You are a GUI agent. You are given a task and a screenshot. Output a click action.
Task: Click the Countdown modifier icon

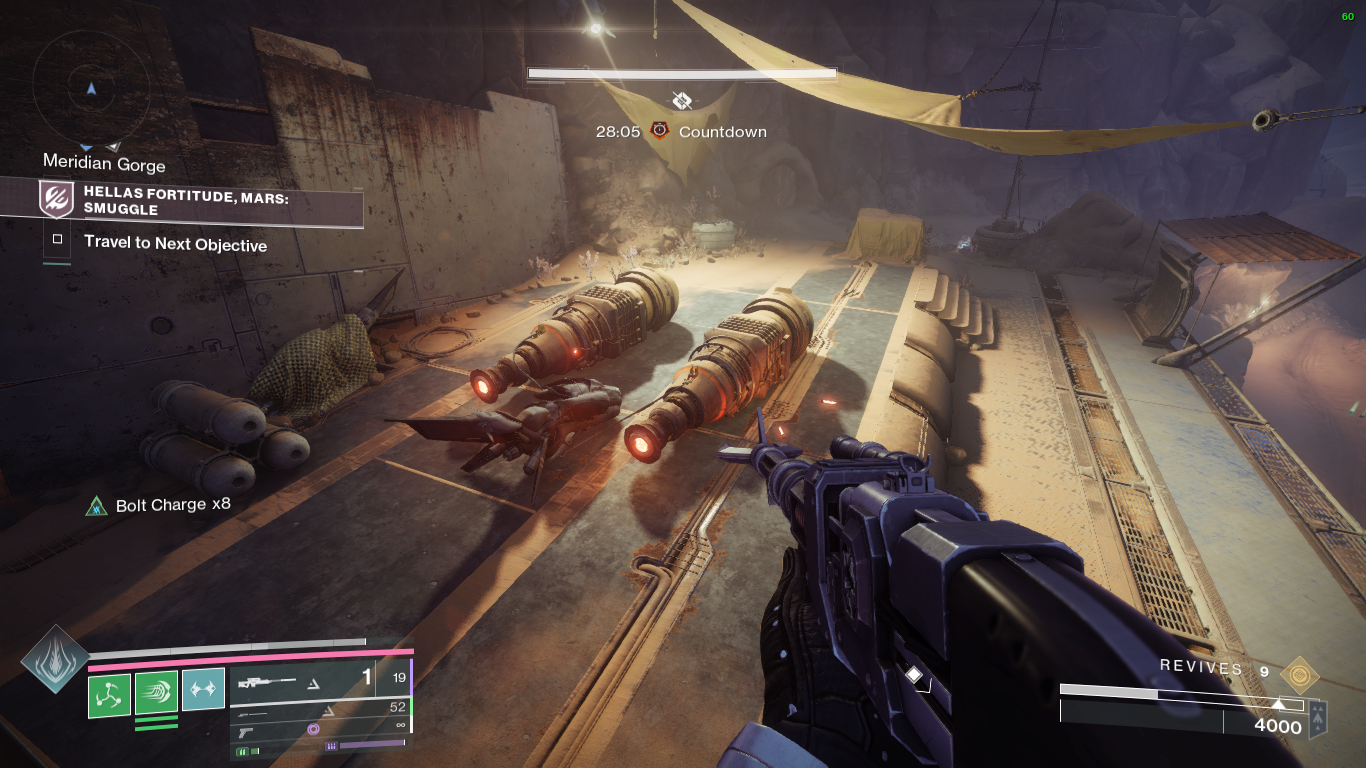(659, 131)
